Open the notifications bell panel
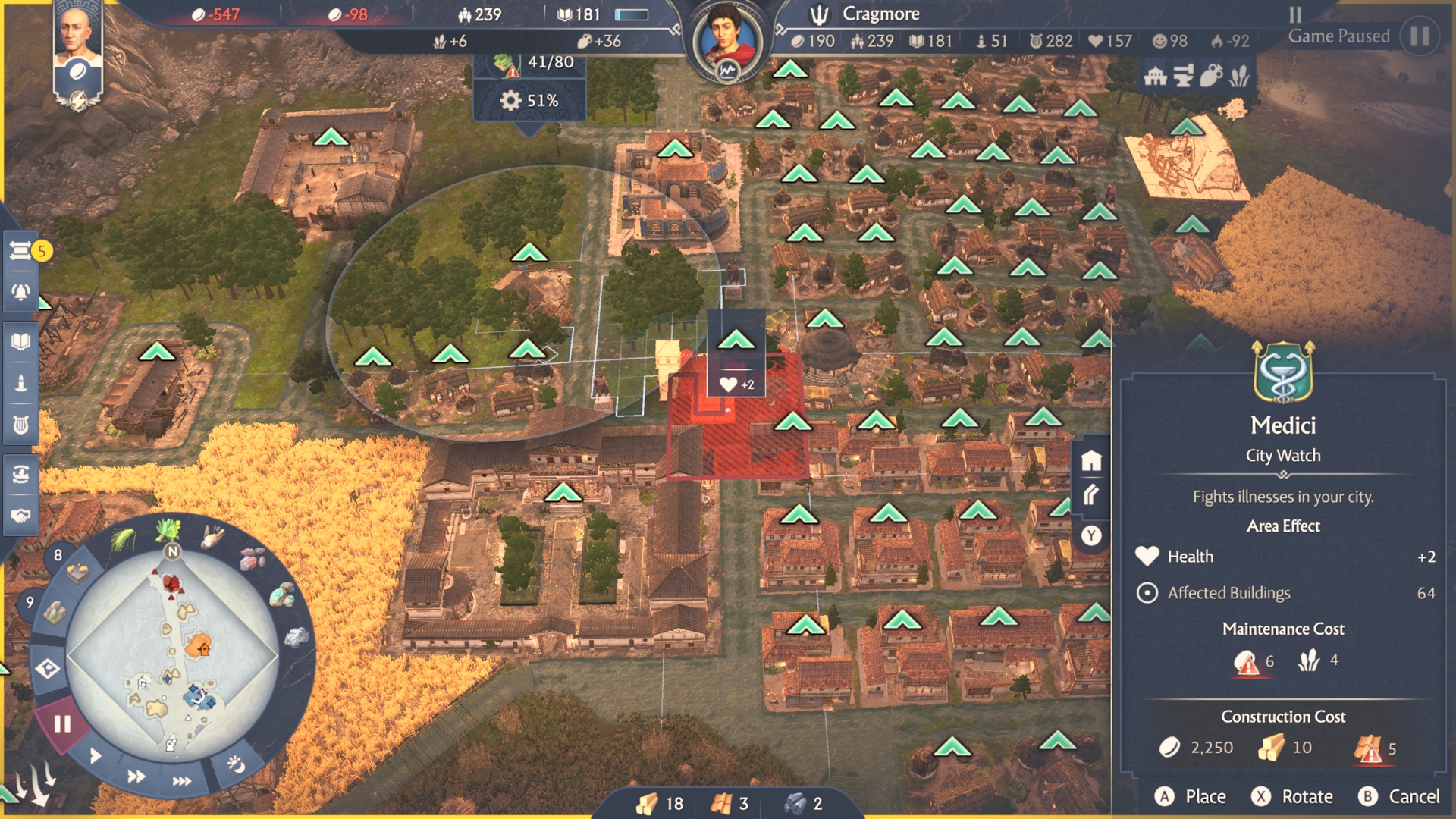The height and width of the screenshot is (819, 1456). (x=21, y=293)
